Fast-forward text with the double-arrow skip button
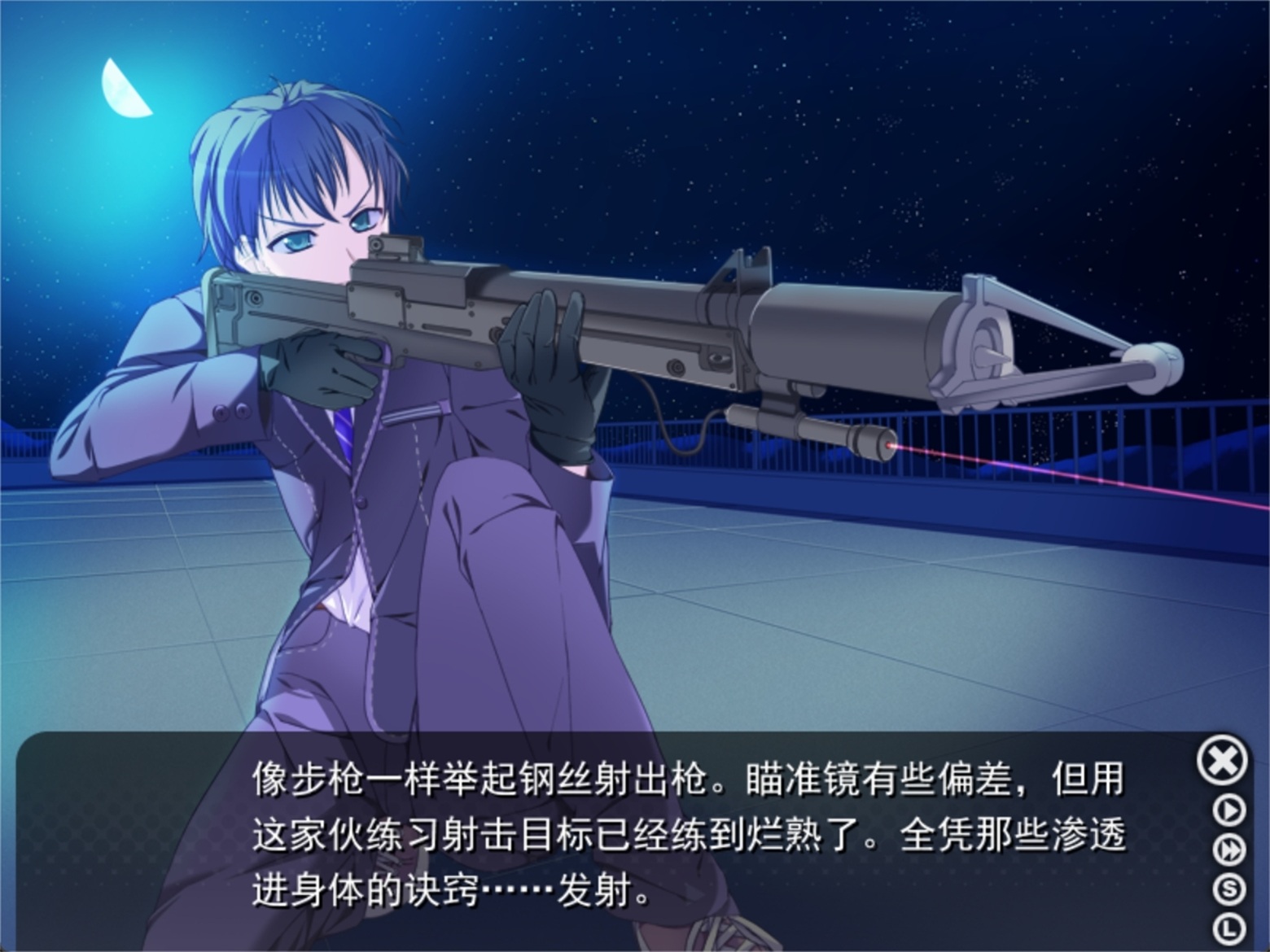 1229,850
